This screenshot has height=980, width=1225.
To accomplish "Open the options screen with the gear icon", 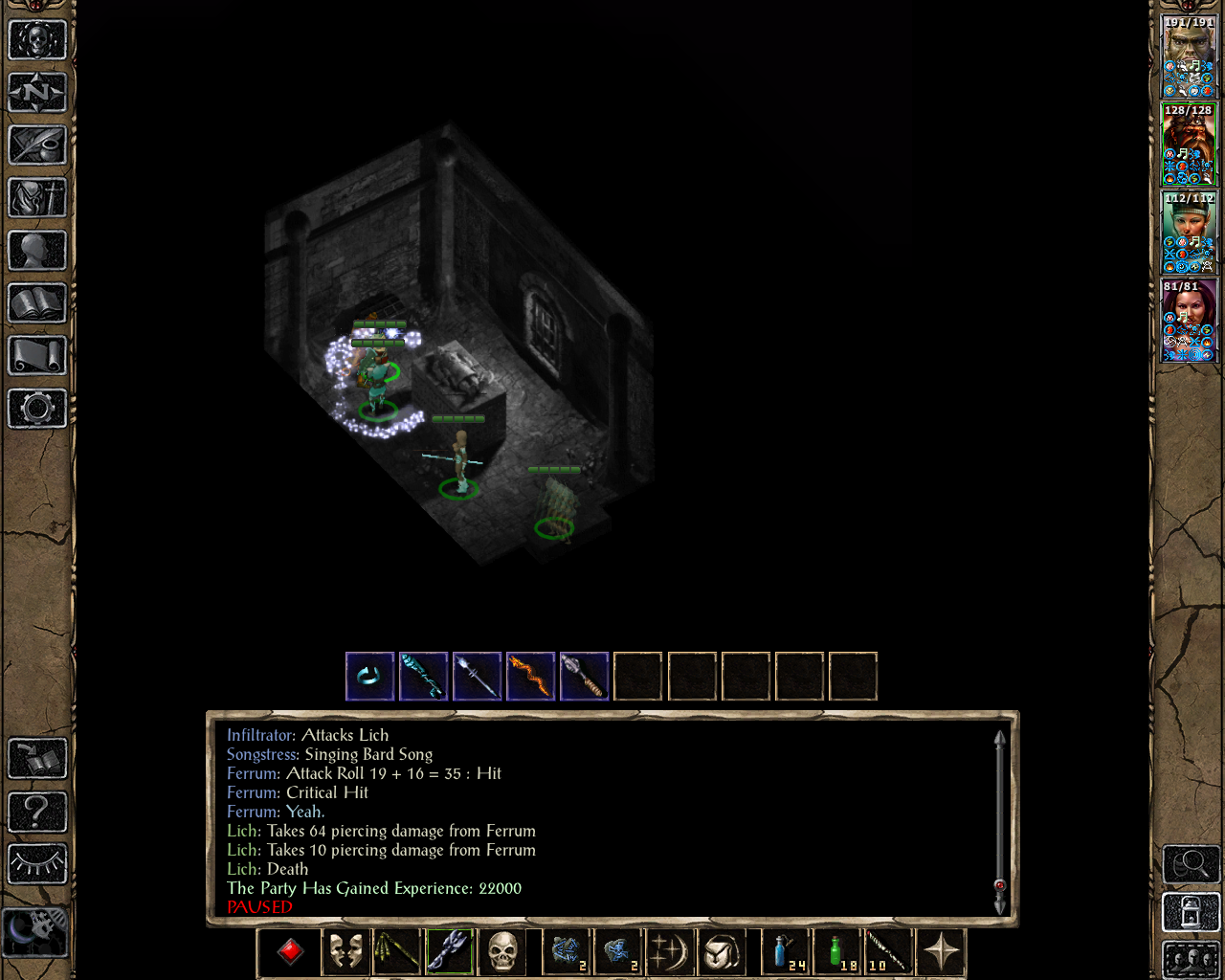I will 38,409.
